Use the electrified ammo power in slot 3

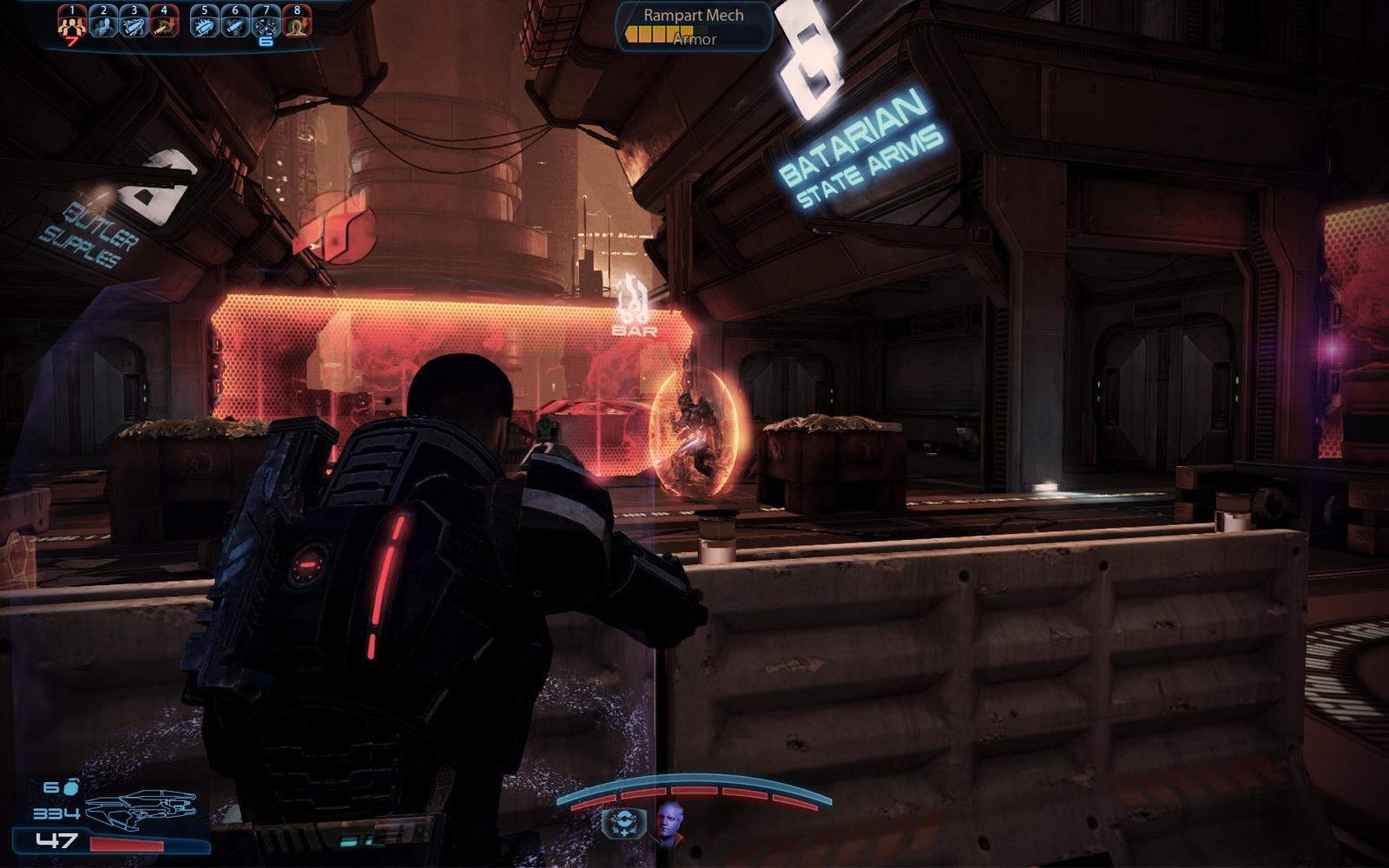pyautogui.click(x=134, y=21)
